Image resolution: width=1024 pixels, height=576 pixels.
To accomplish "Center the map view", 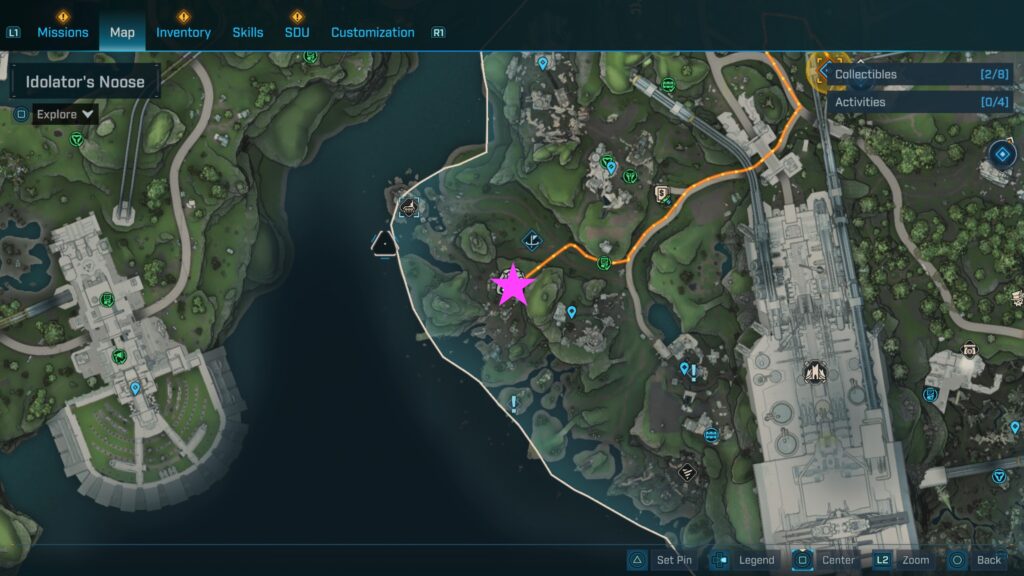I will 826,560.
